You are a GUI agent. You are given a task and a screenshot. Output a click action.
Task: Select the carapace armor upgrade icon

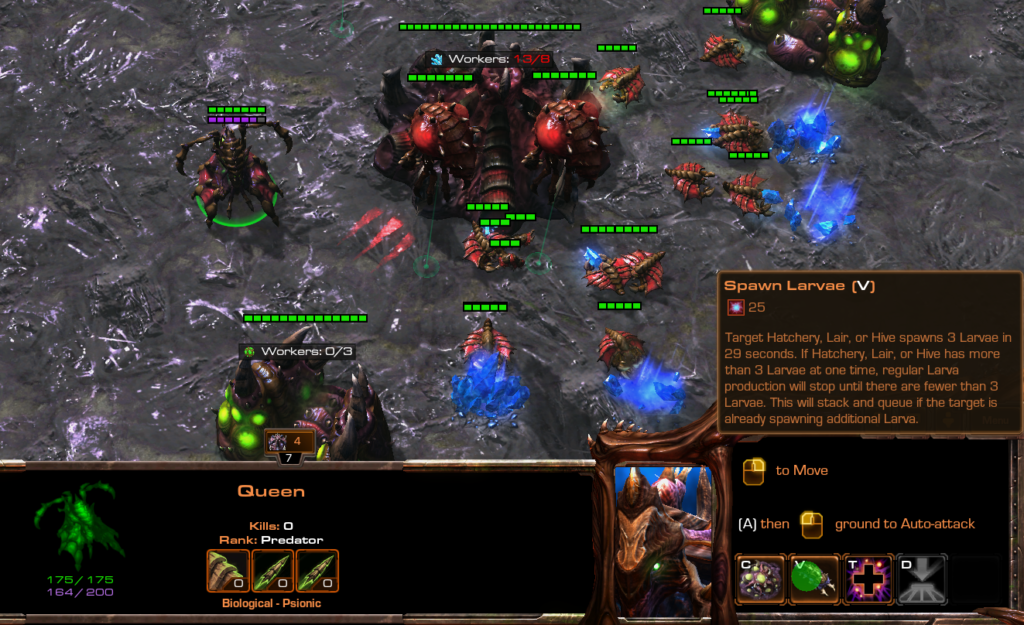pos(226,571)
